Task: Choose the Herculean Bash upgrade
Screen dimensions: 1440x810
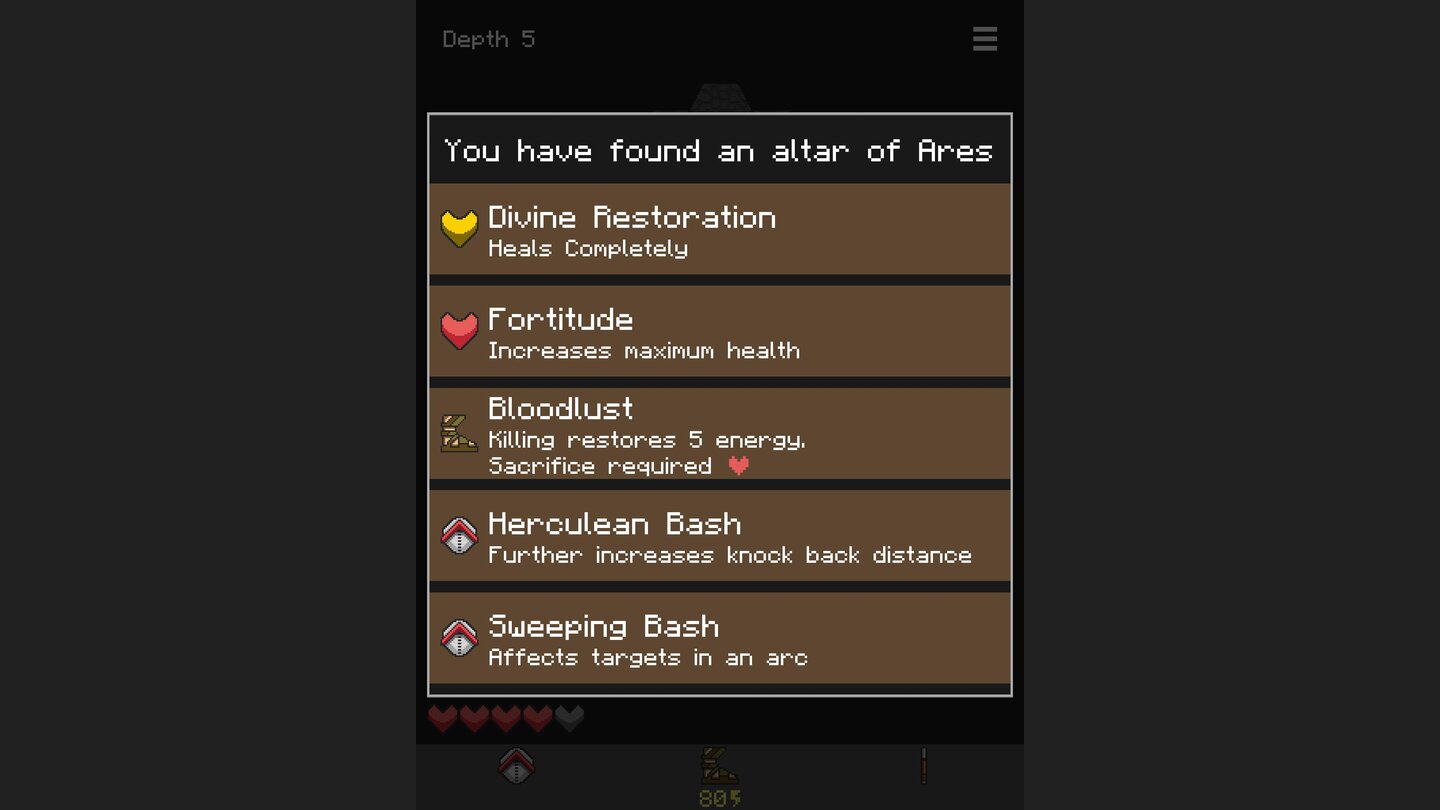Action: [x=719, y=536]
